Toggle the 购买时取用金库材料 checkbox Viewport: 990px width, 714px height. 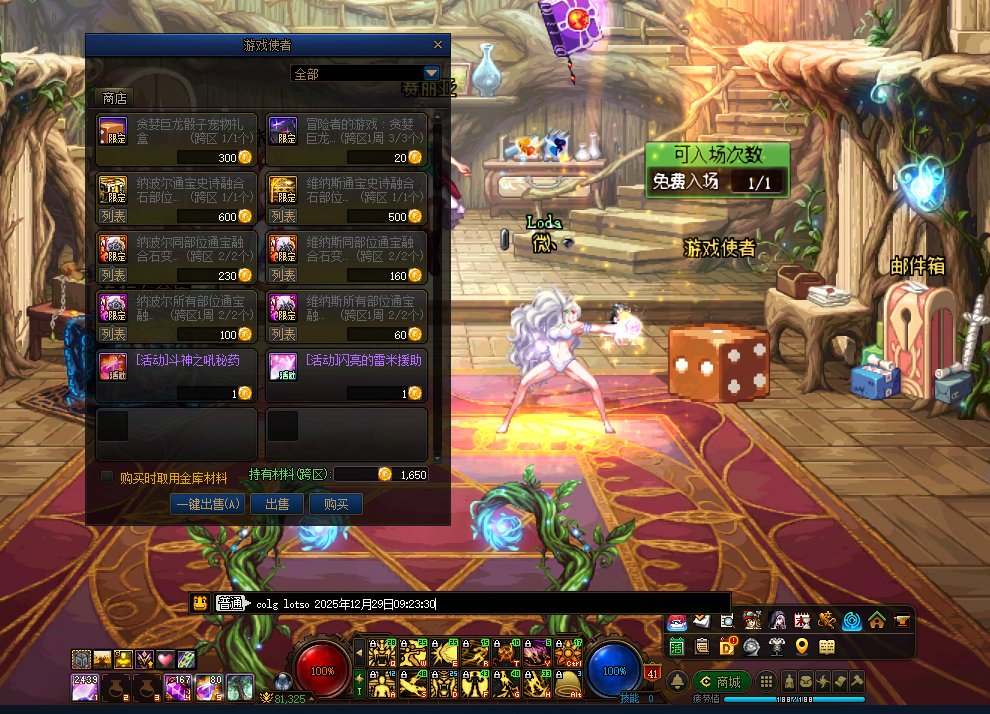tap(108, 478)
